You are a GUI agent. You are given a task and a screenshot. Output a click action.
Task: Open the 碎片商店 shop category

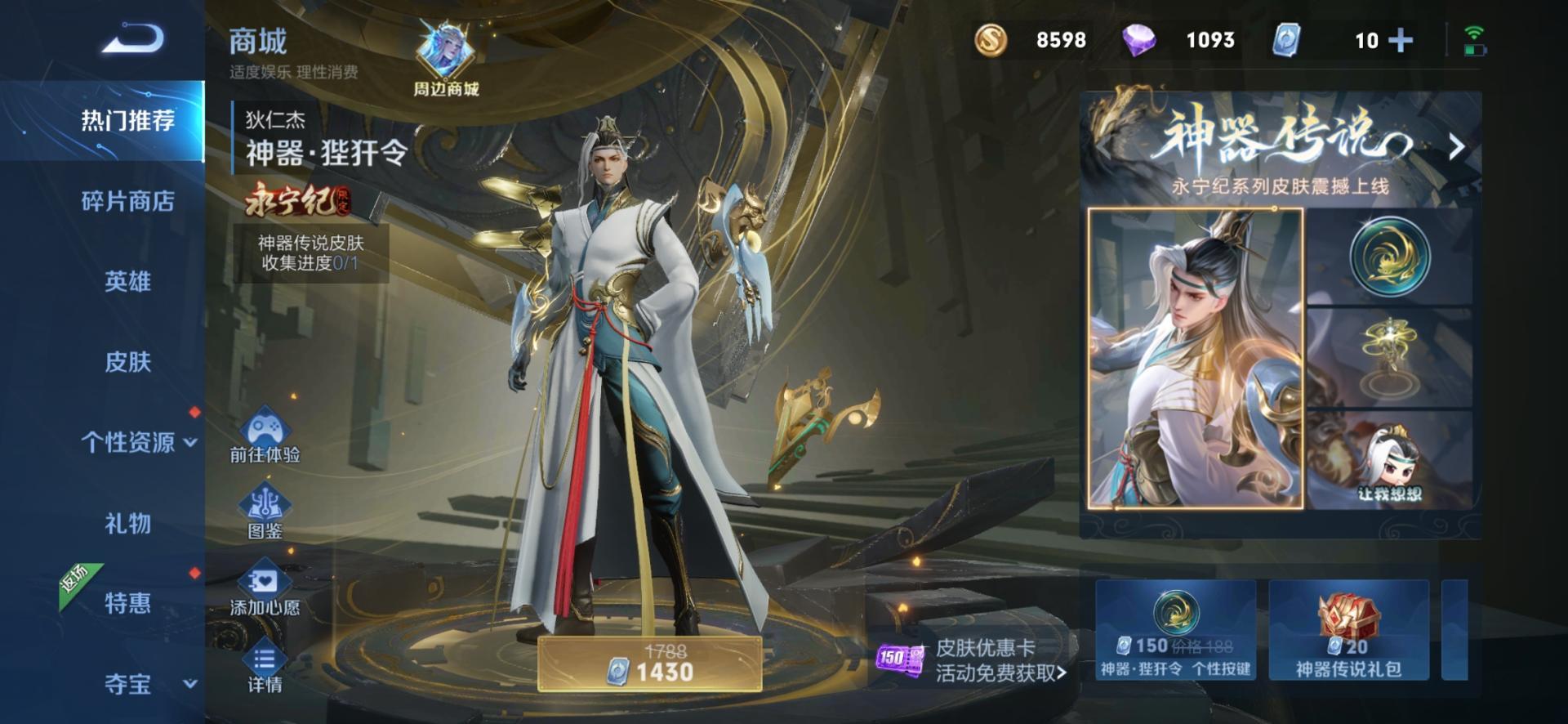[127, 201]
